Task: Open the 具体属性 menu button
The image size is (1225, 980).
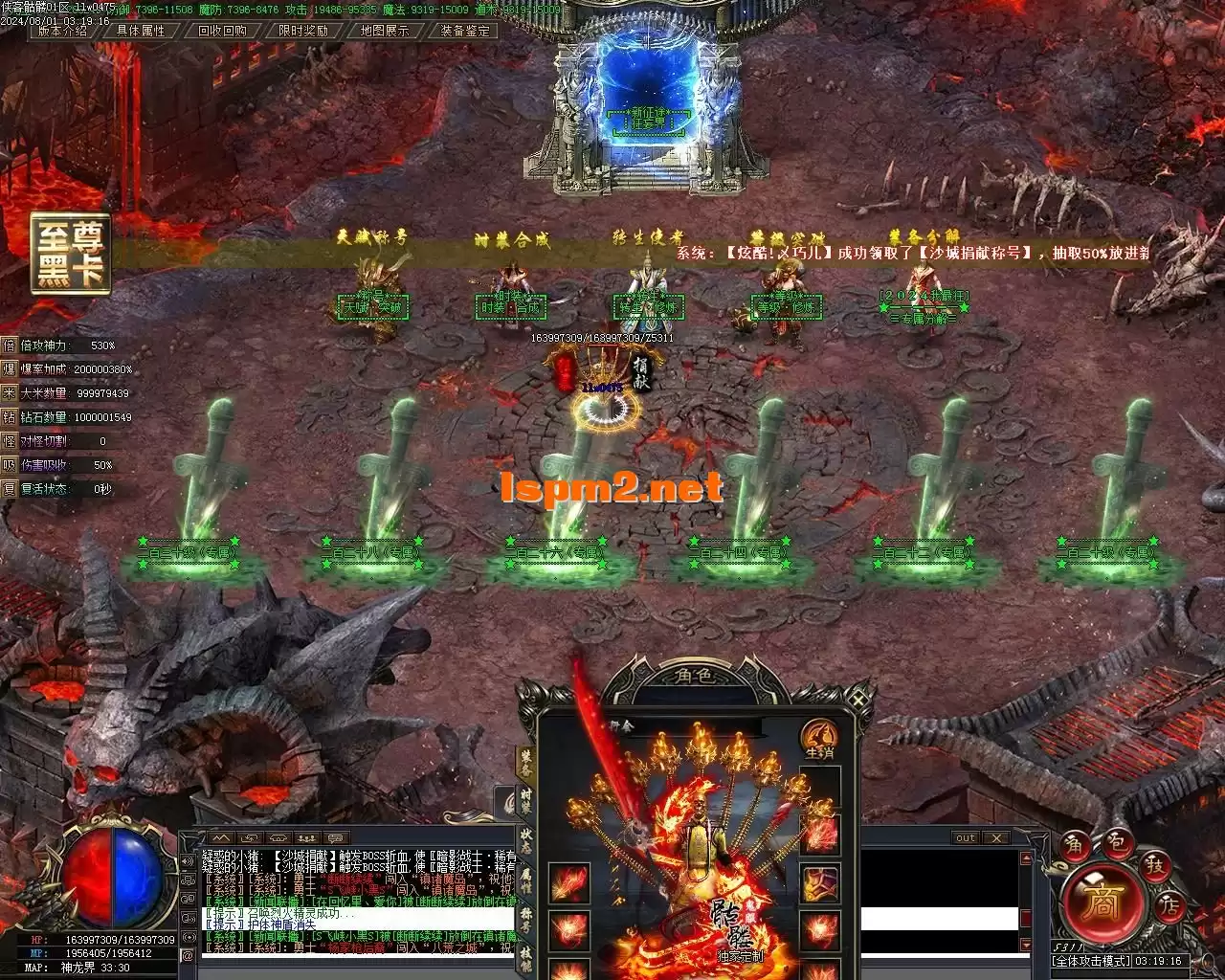Action: click(141, 31)
